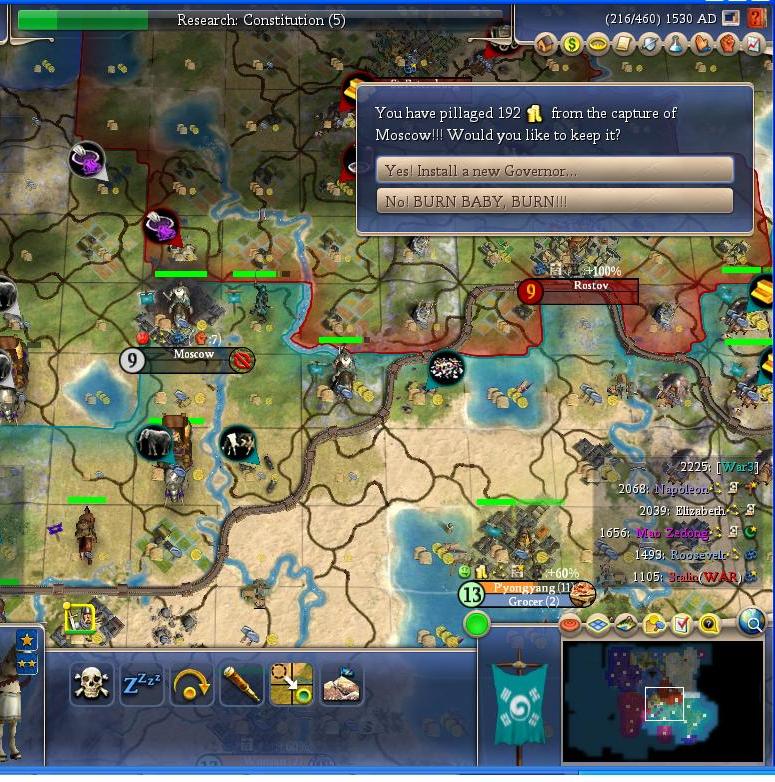Viewport: 775px width, 782px height.
Task: Activate the explore terrain command icon
Action: point(341,685)
